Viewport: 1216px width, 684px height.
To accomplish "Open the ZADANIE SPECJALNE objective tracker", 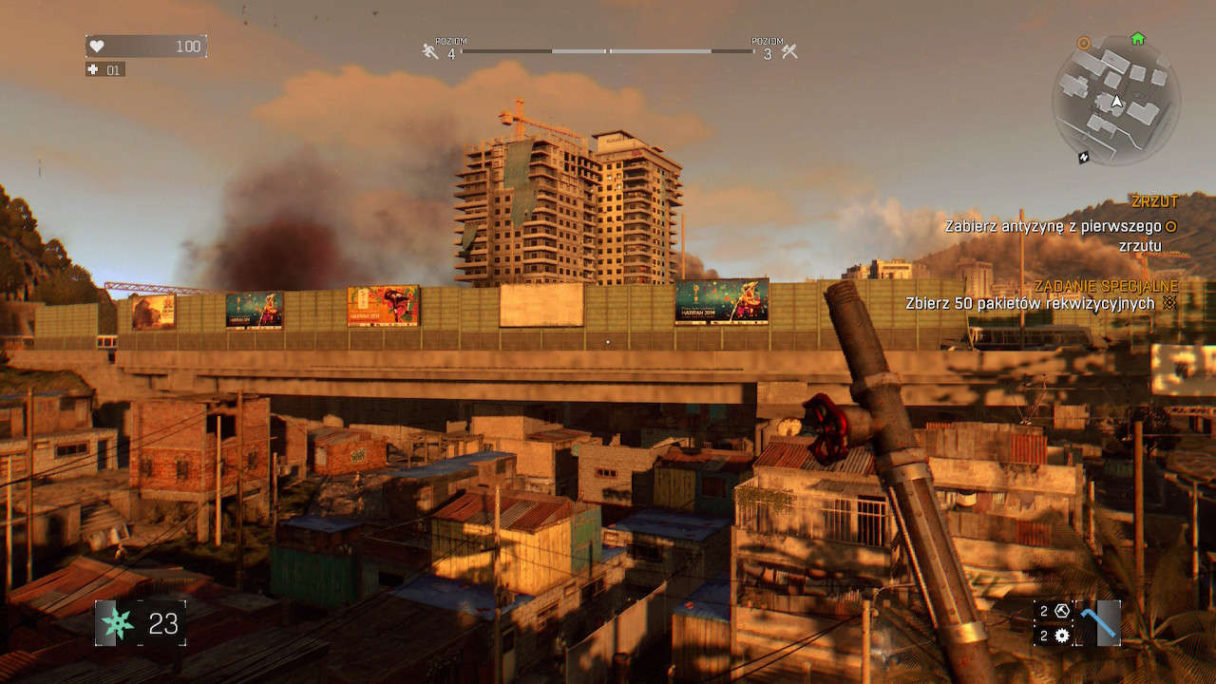I will (1106, 285).
